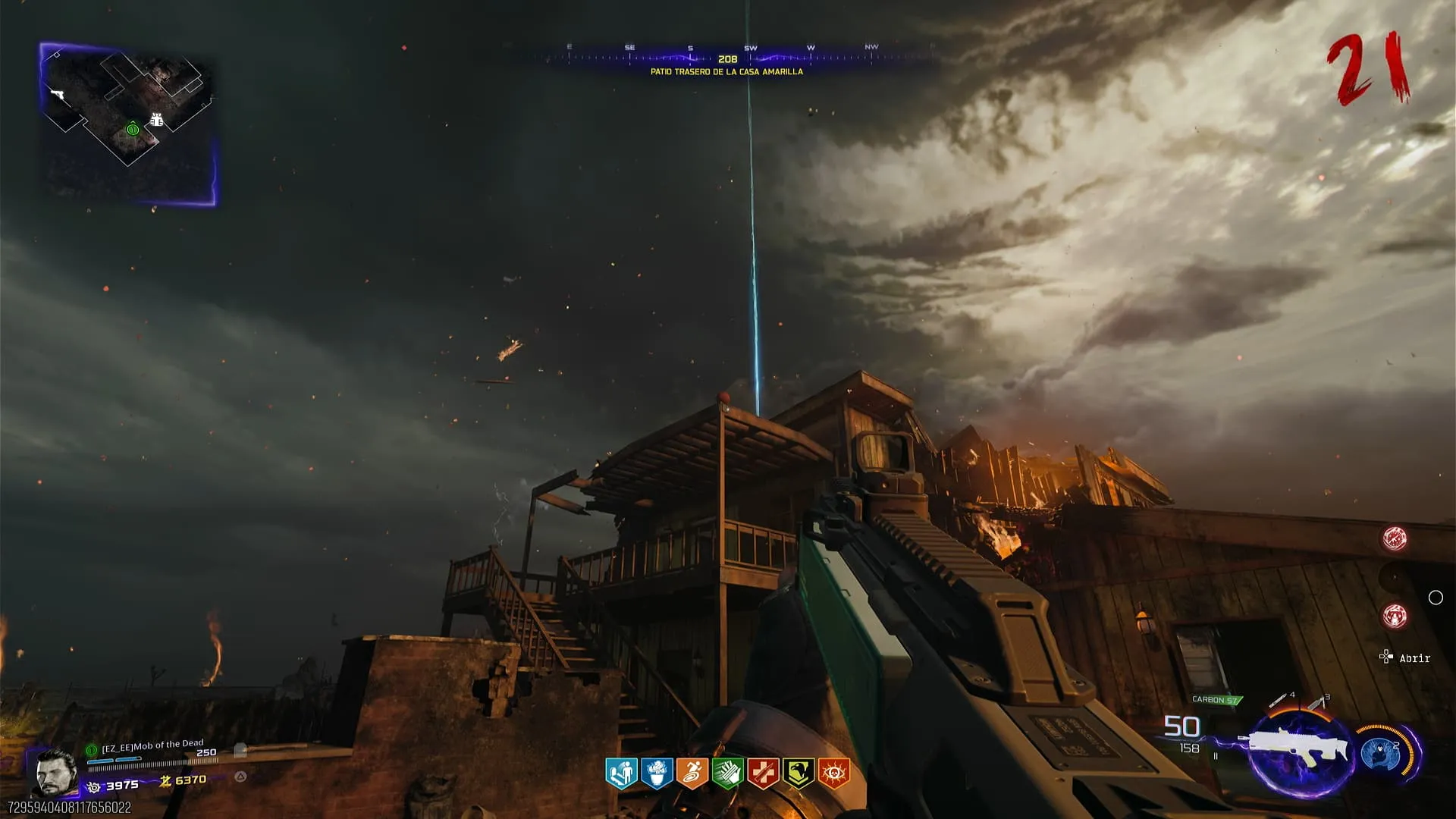Screen dimensions: 1456x819
Task: Open the minimap in the corner
Action: point(127,124)
